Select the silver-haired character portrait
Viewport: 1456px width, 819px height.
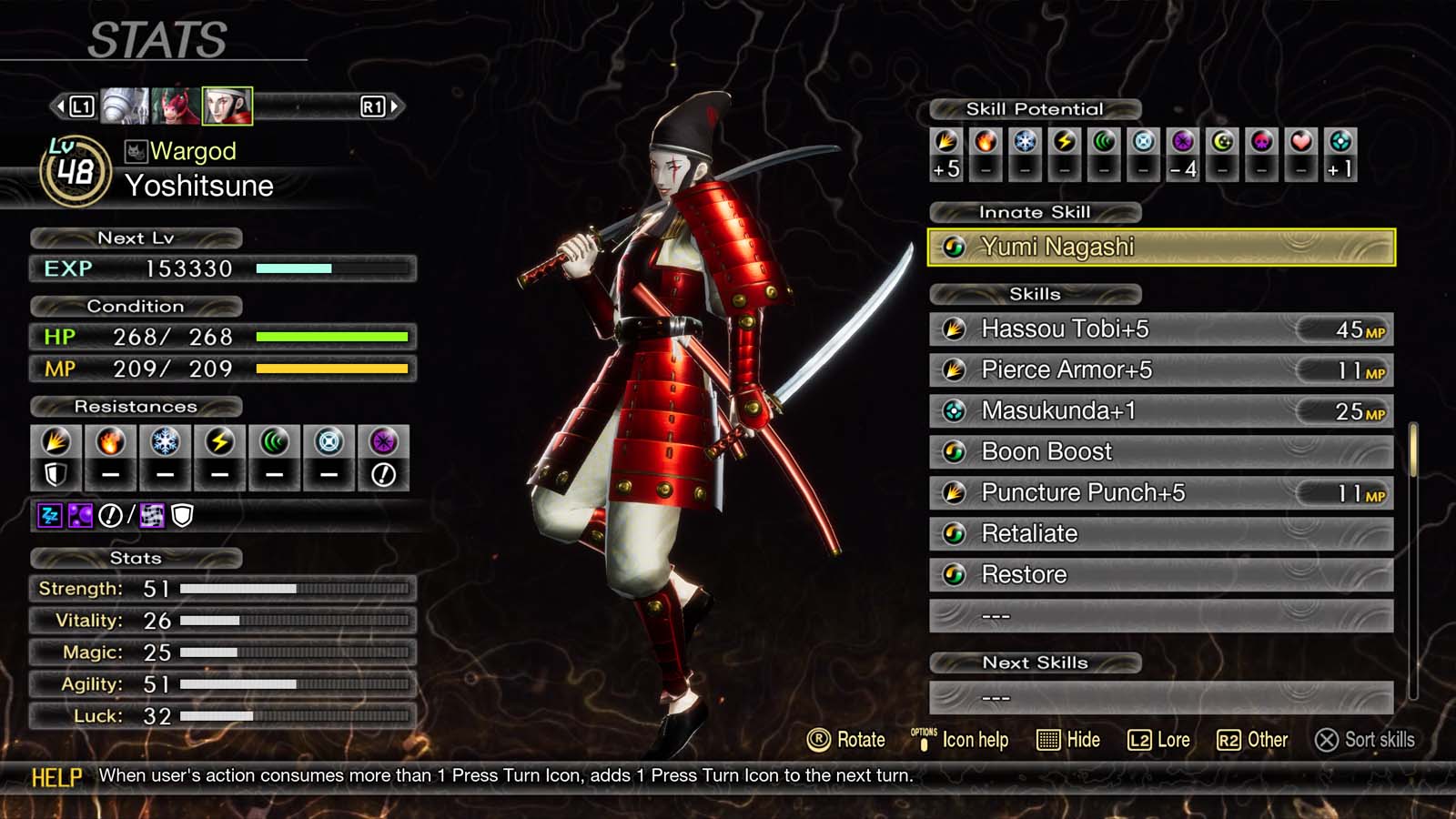tap(125, 106)
